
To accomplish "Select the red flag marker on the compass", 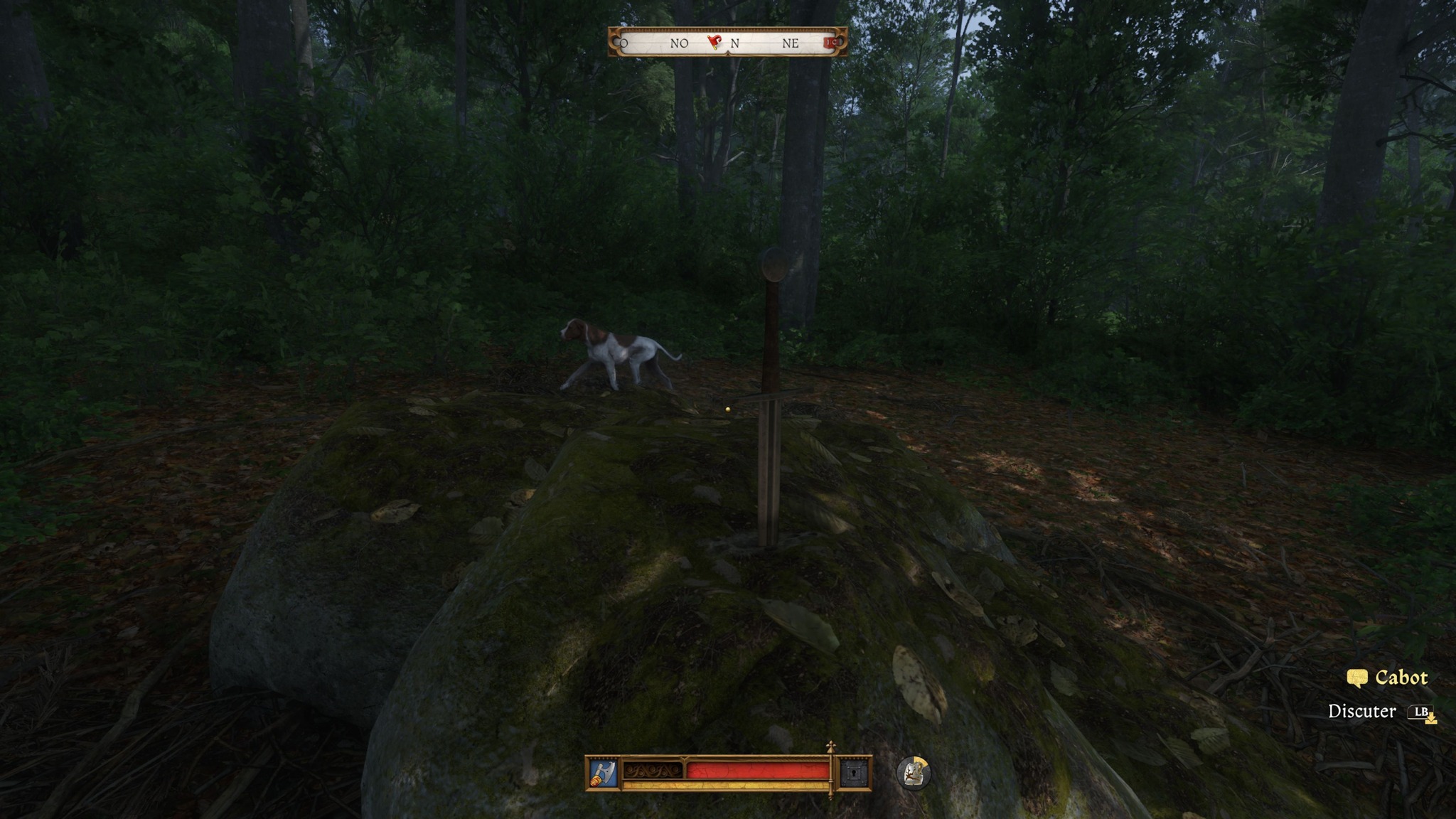I will (715, 42).
